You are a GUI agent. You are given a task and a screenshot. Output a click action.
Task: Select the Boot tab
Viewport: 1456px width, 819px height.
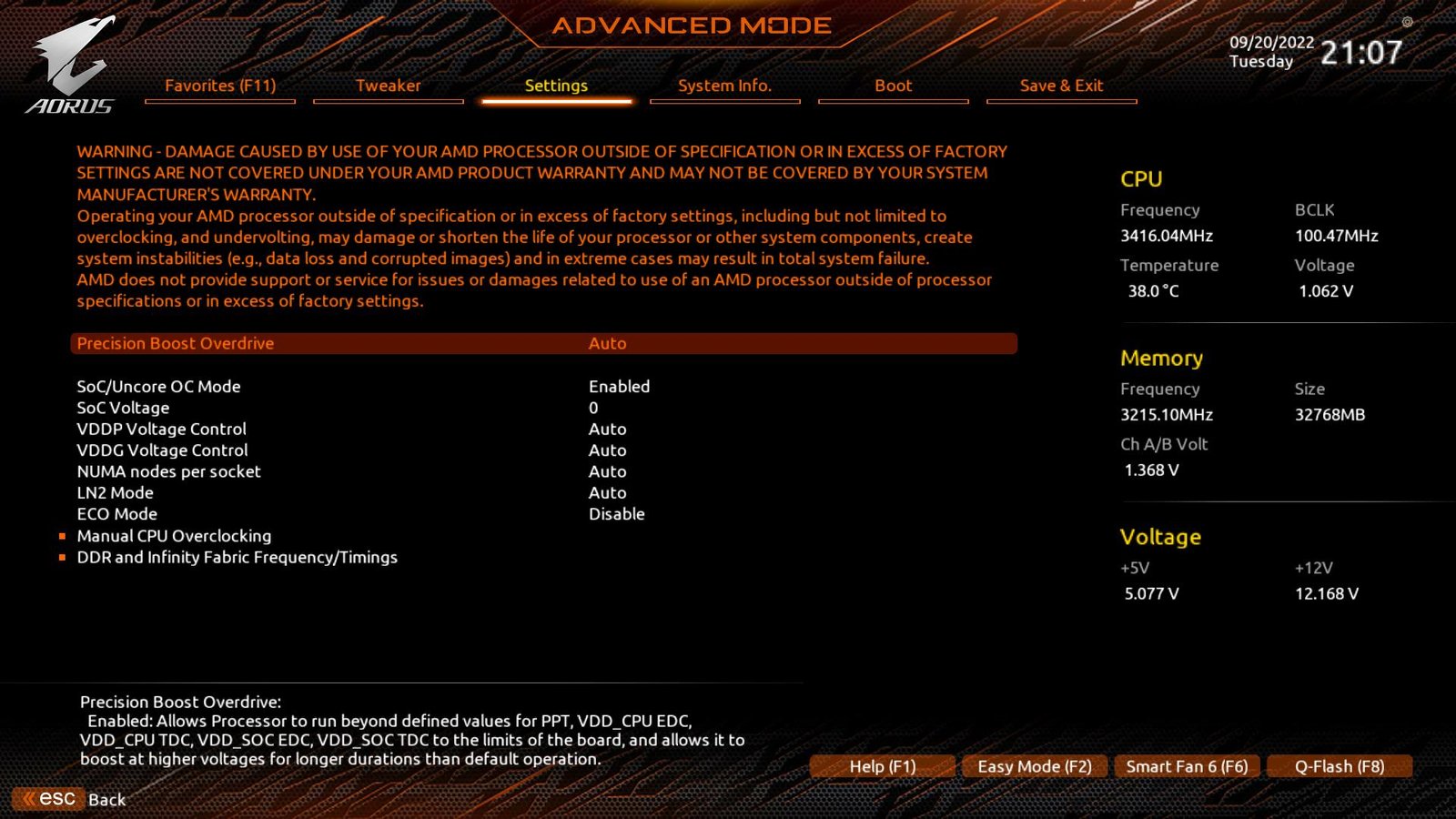tap(893, 86)
